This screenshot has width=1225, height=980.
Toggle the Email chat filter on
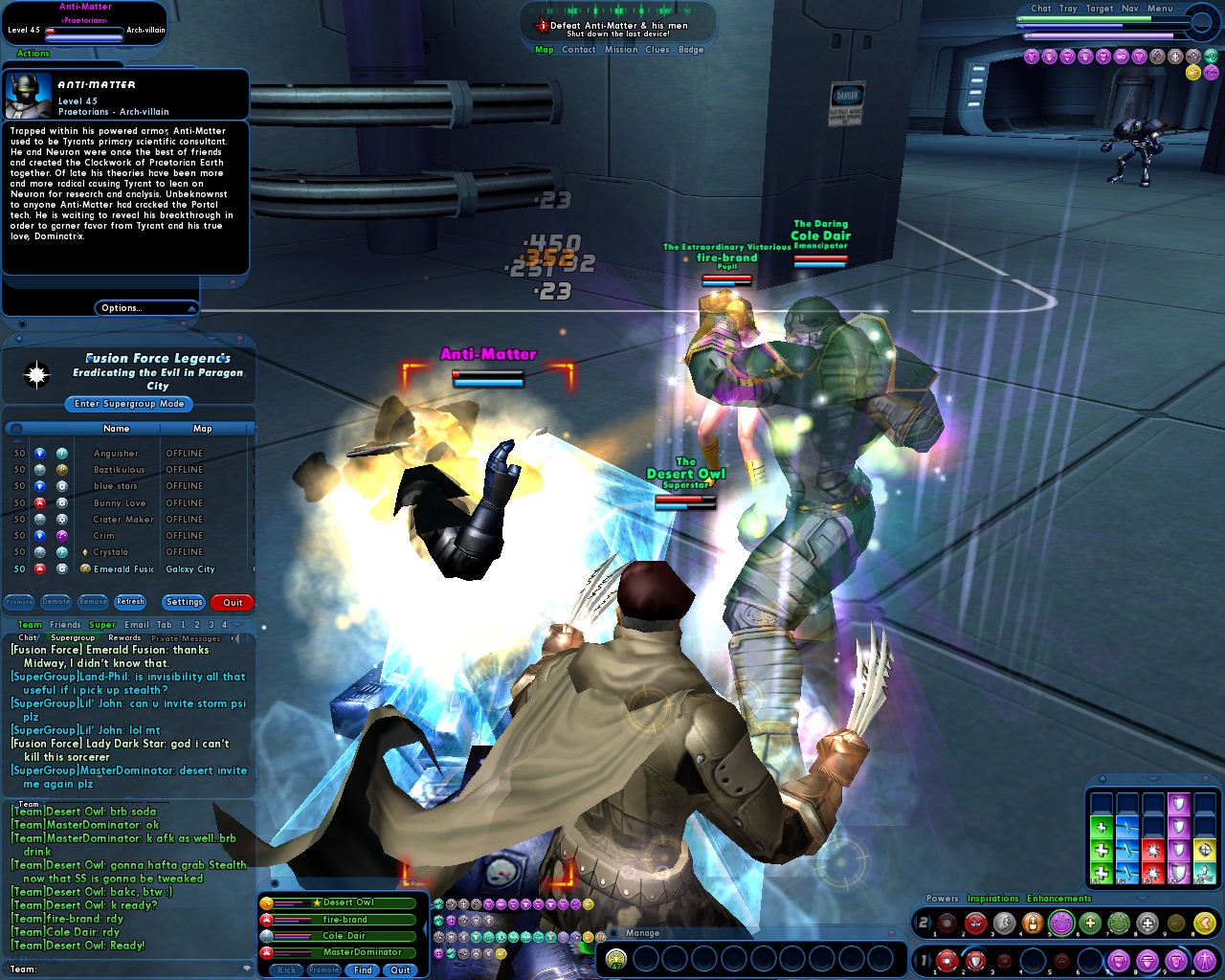[136, 625]
